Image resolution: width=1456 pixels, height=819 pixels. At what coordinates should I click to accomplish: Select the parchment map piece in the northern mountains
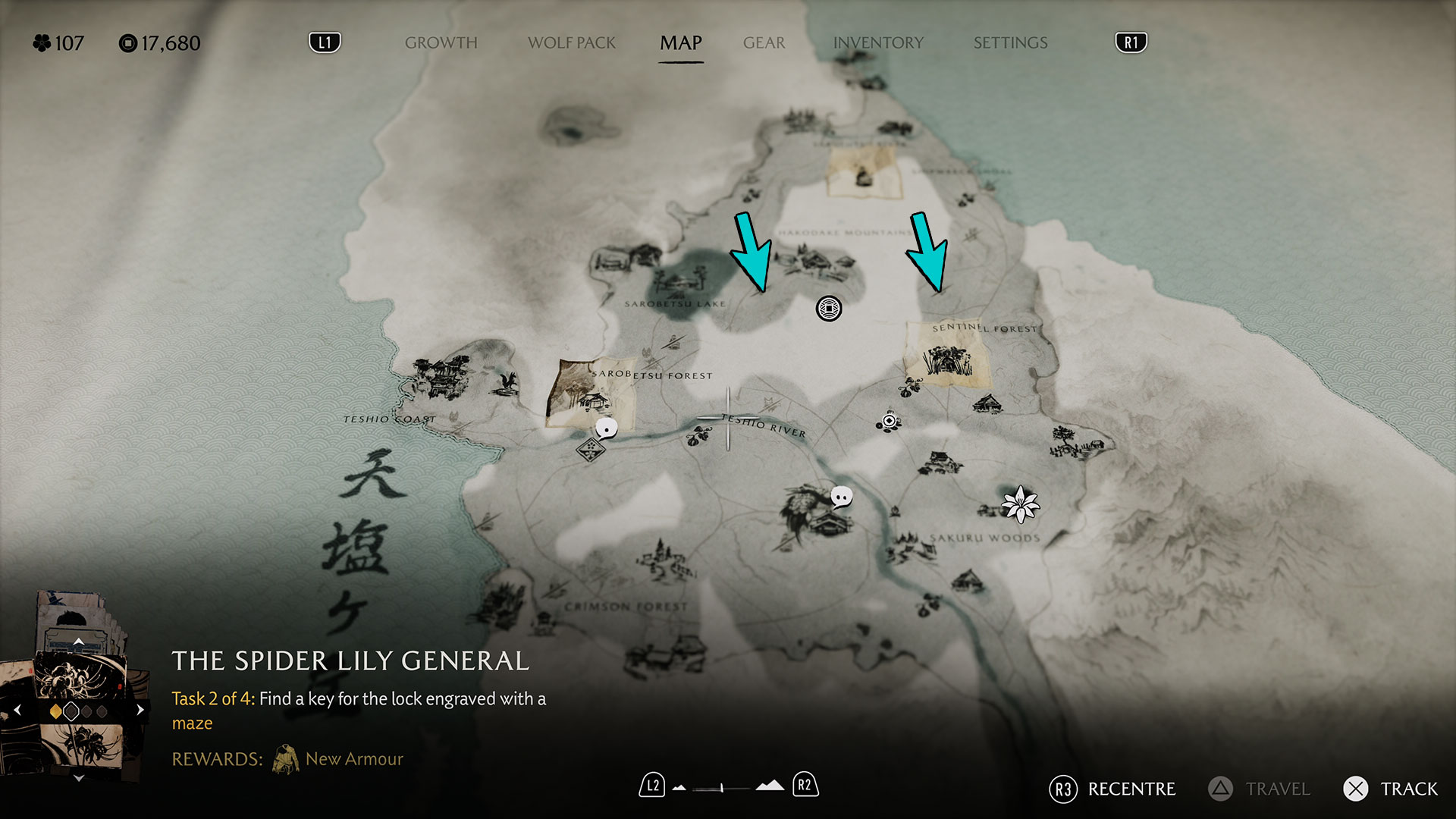point(864,174)
